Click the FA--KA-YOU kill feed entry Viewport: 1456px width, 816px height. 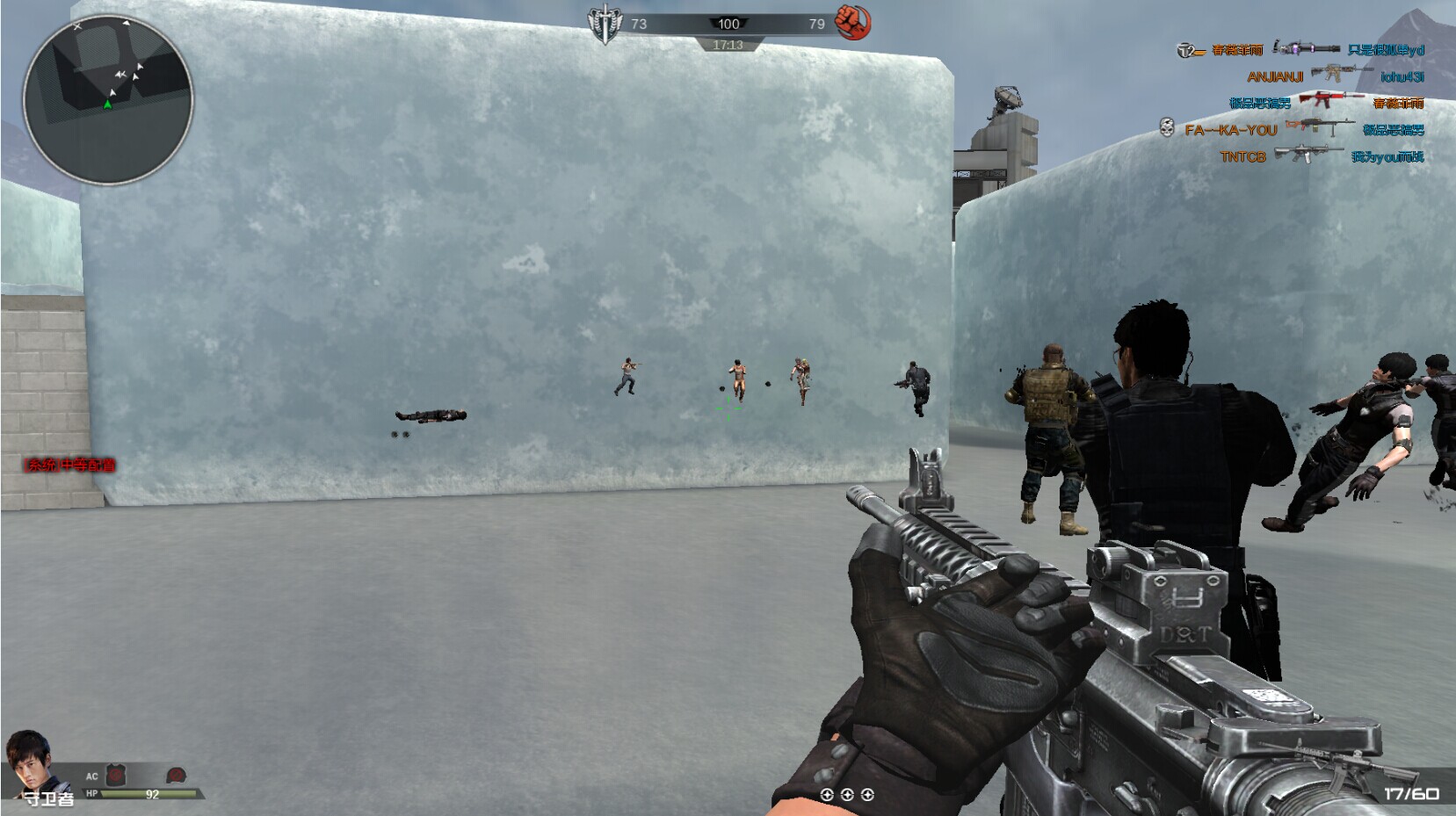1230,130
